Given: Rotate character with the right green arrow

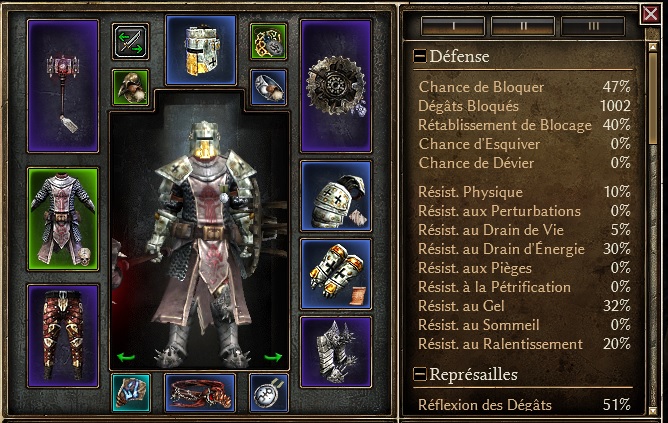Looking at the screenshot, I should (x=273, y=356).
